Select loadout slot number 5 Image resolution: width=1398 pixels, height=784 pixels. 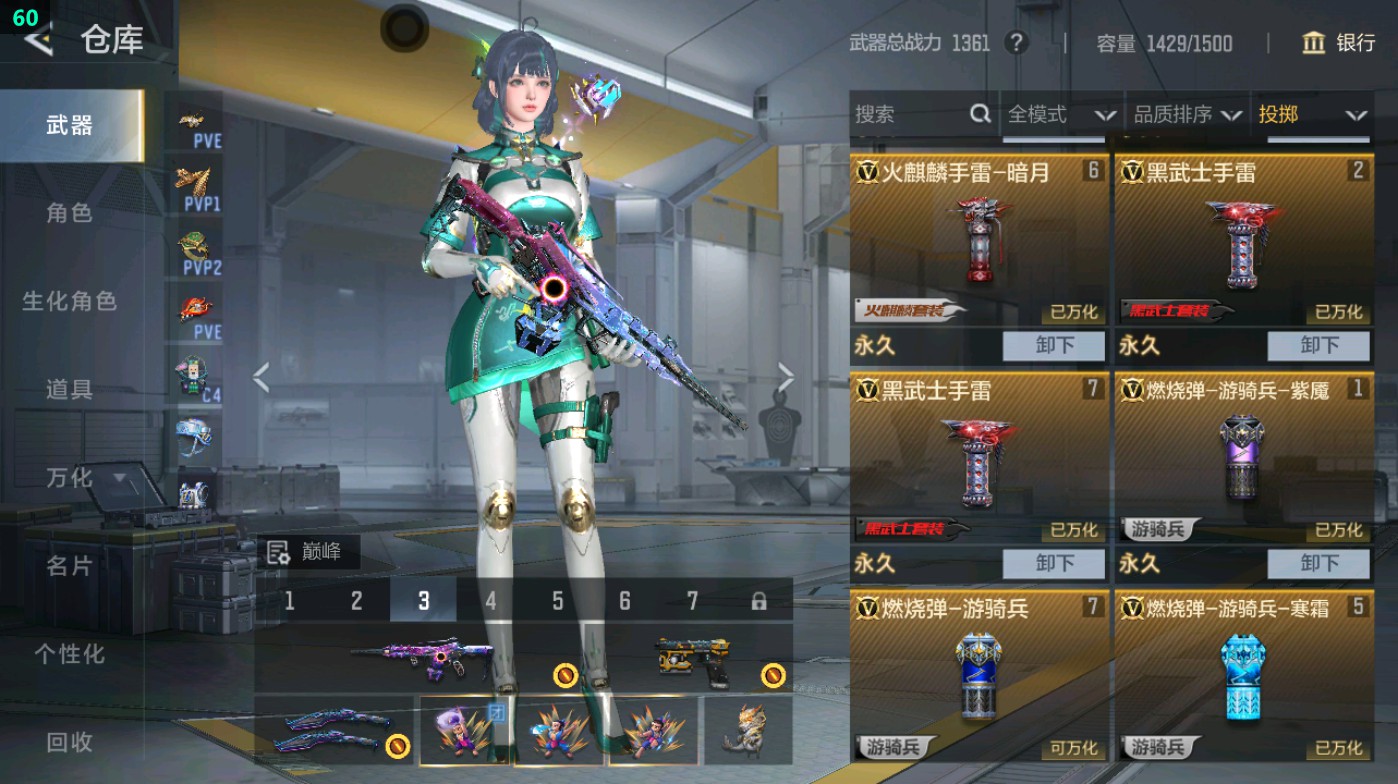click(x=556, y=599)
